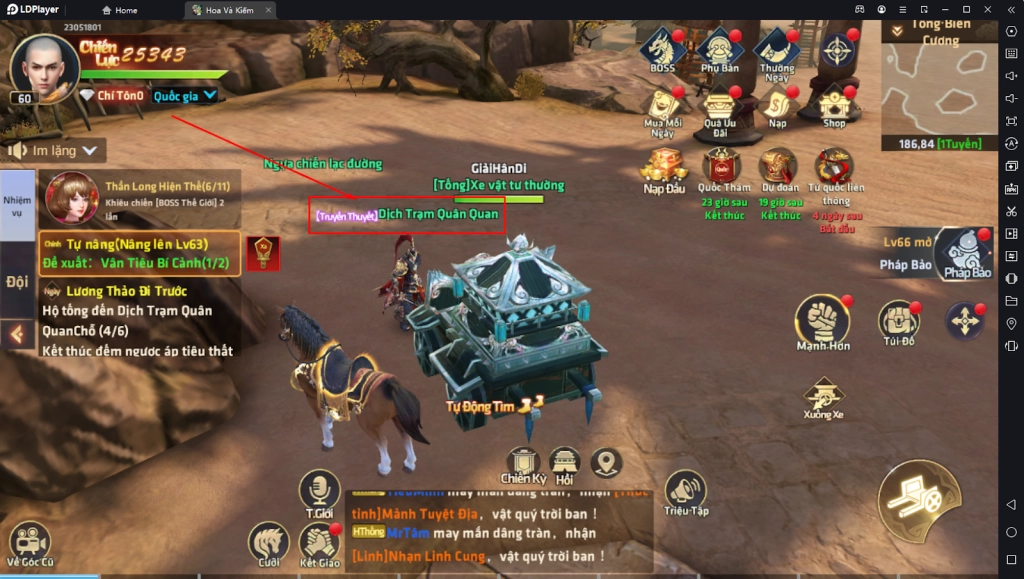This screenshot has width=1024, height=579.
Task: Open the Im lặng mode dropdown
Action: pyautogui.click(x=56, y=150)
